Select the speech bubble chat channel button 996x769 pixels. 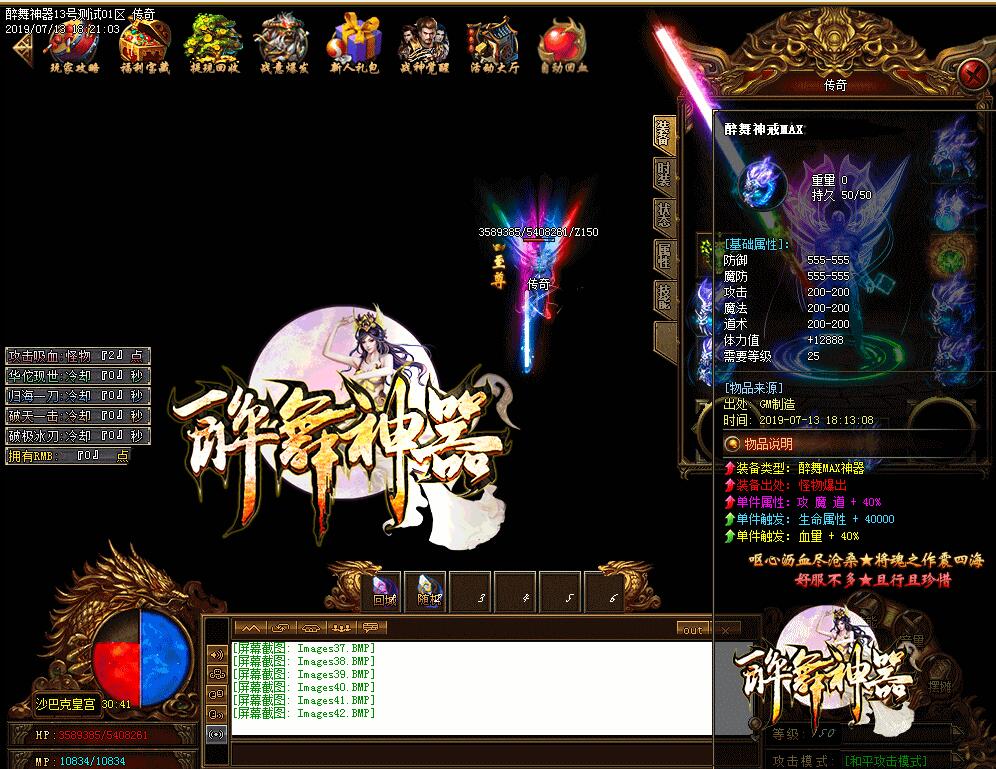click(371, 628)
